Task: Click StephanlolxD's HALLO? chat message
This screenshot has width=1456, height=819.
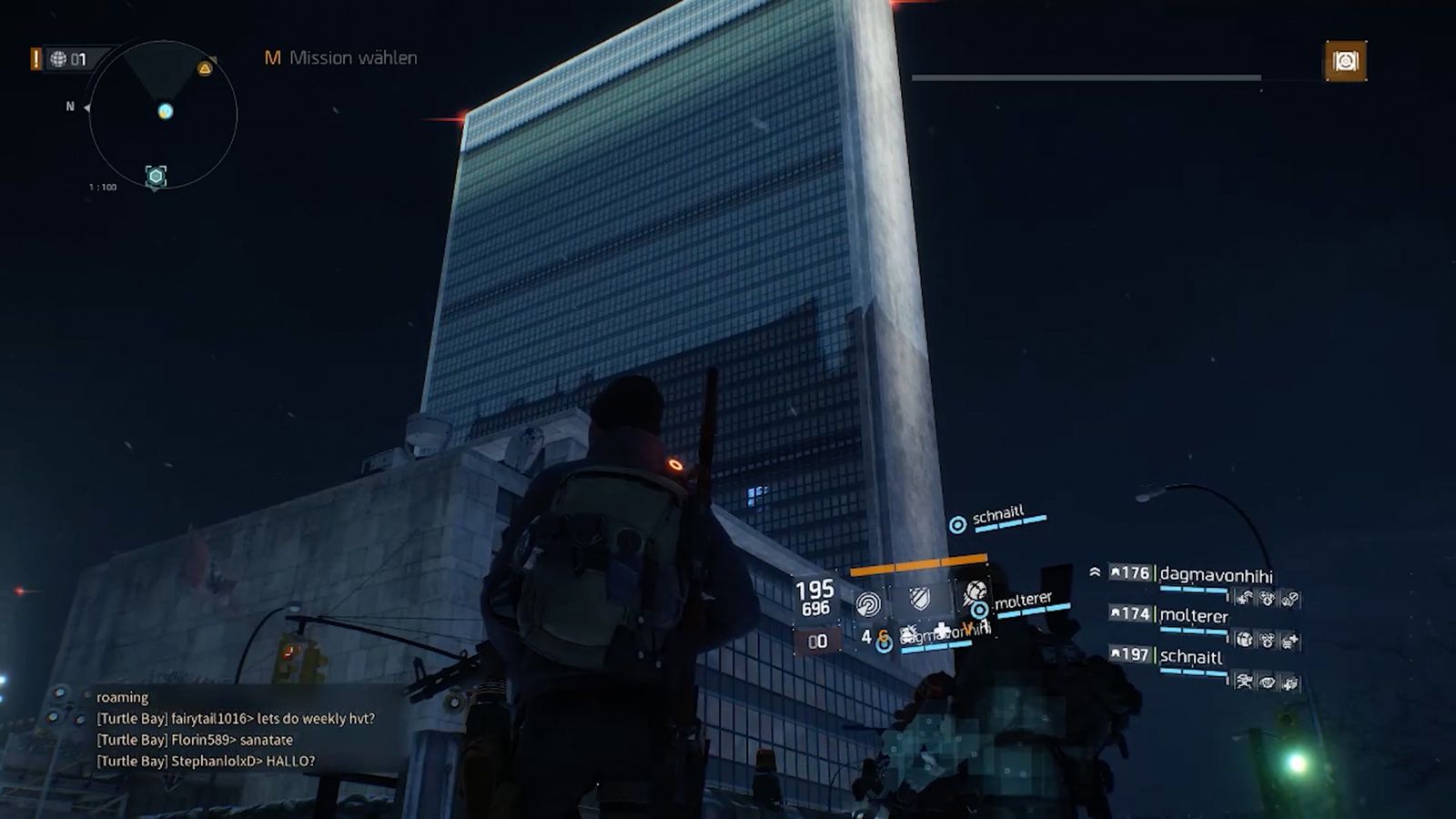Action: tap(206, 762)
